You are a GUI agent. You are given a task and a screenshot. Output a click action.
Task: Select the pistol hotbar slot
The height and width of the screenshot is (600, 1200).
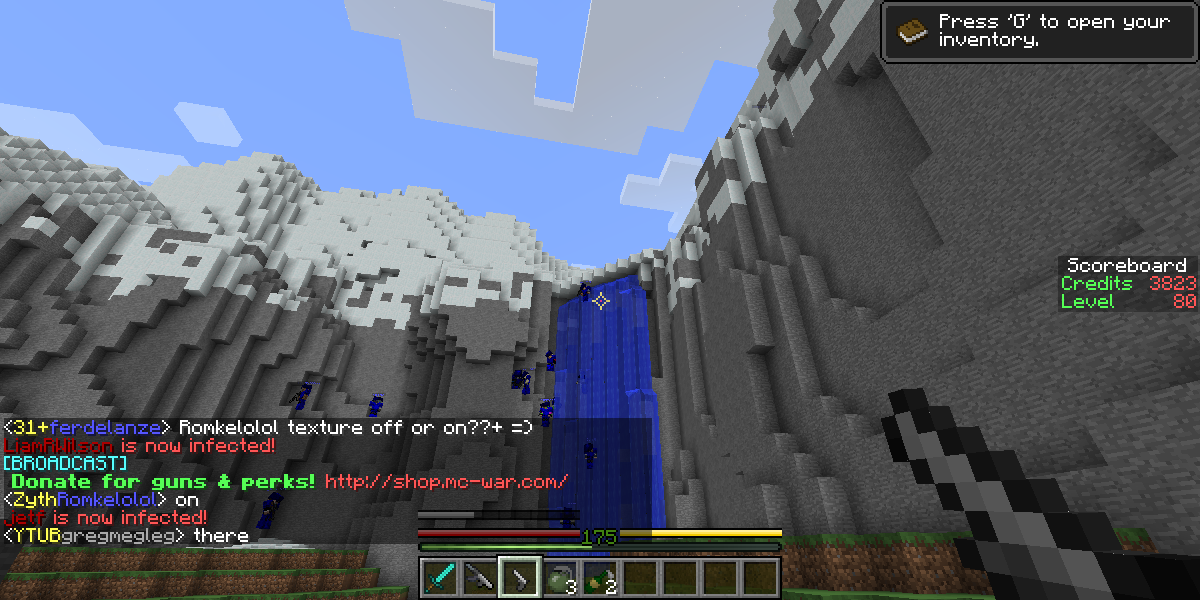pyautogui.click(x=520, y=577)
